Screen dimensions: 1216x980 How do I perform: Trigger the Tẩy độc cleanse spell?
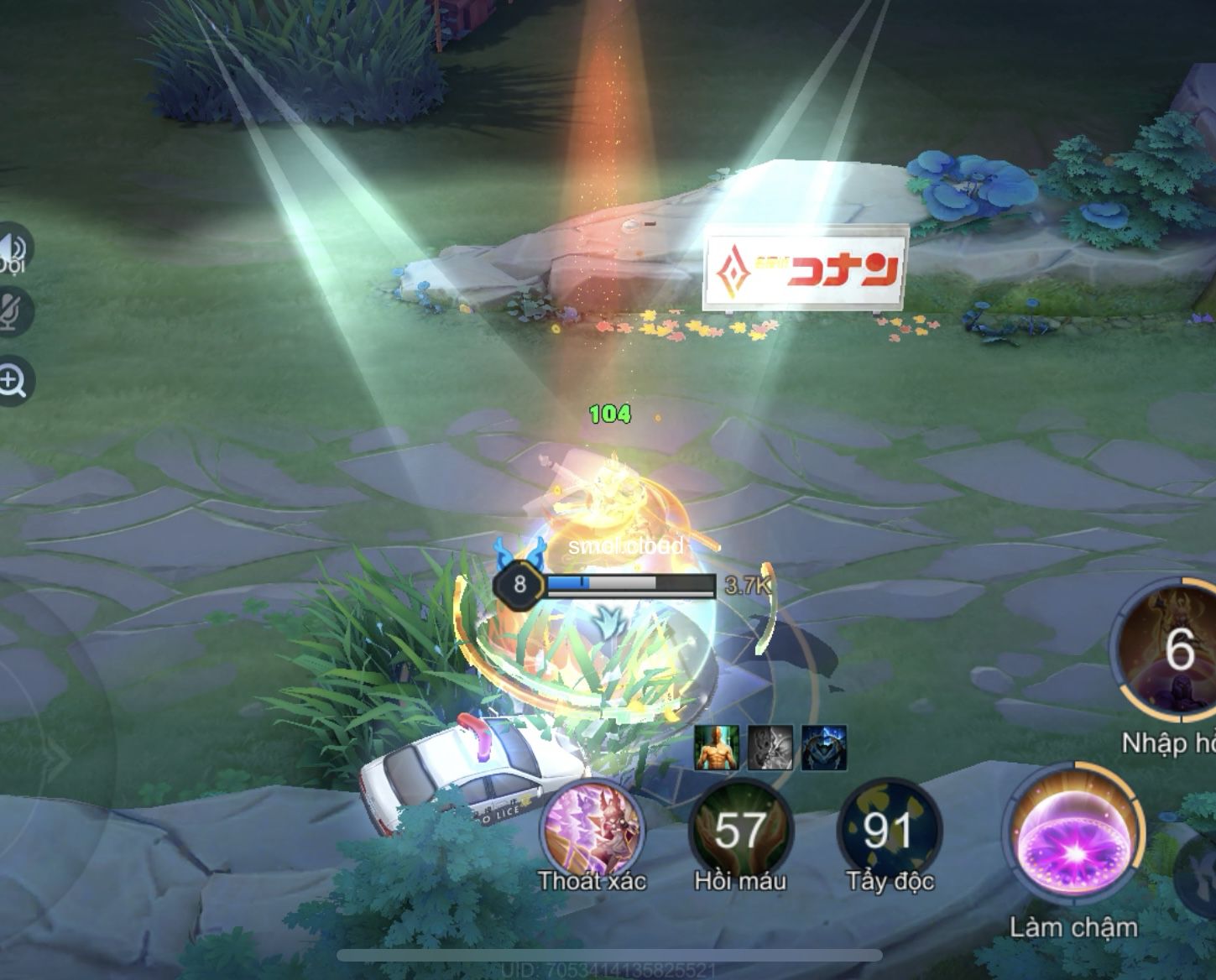coord(889,828)
